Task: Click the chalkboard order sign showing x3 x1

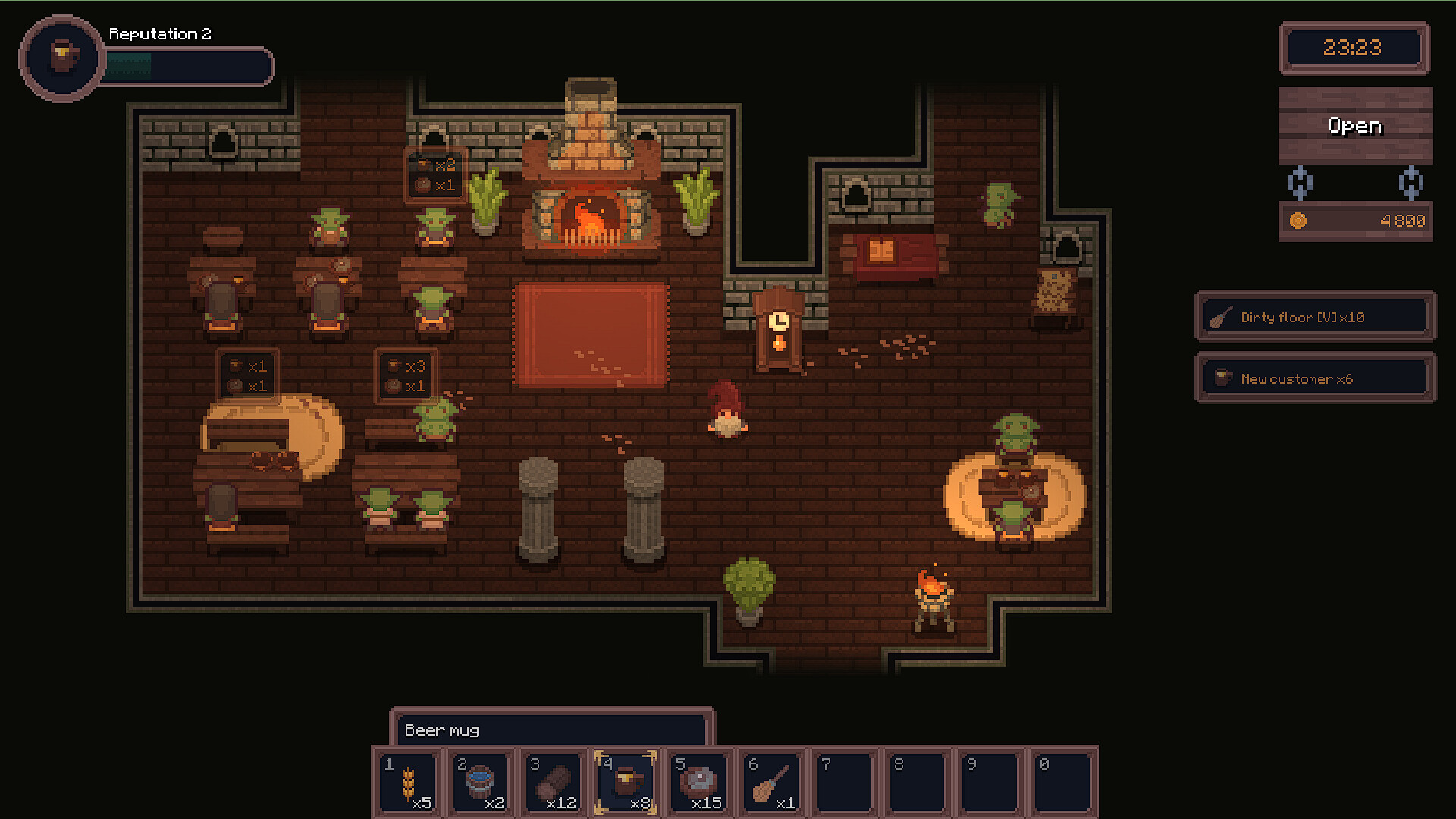Action: tap(406, 374)
